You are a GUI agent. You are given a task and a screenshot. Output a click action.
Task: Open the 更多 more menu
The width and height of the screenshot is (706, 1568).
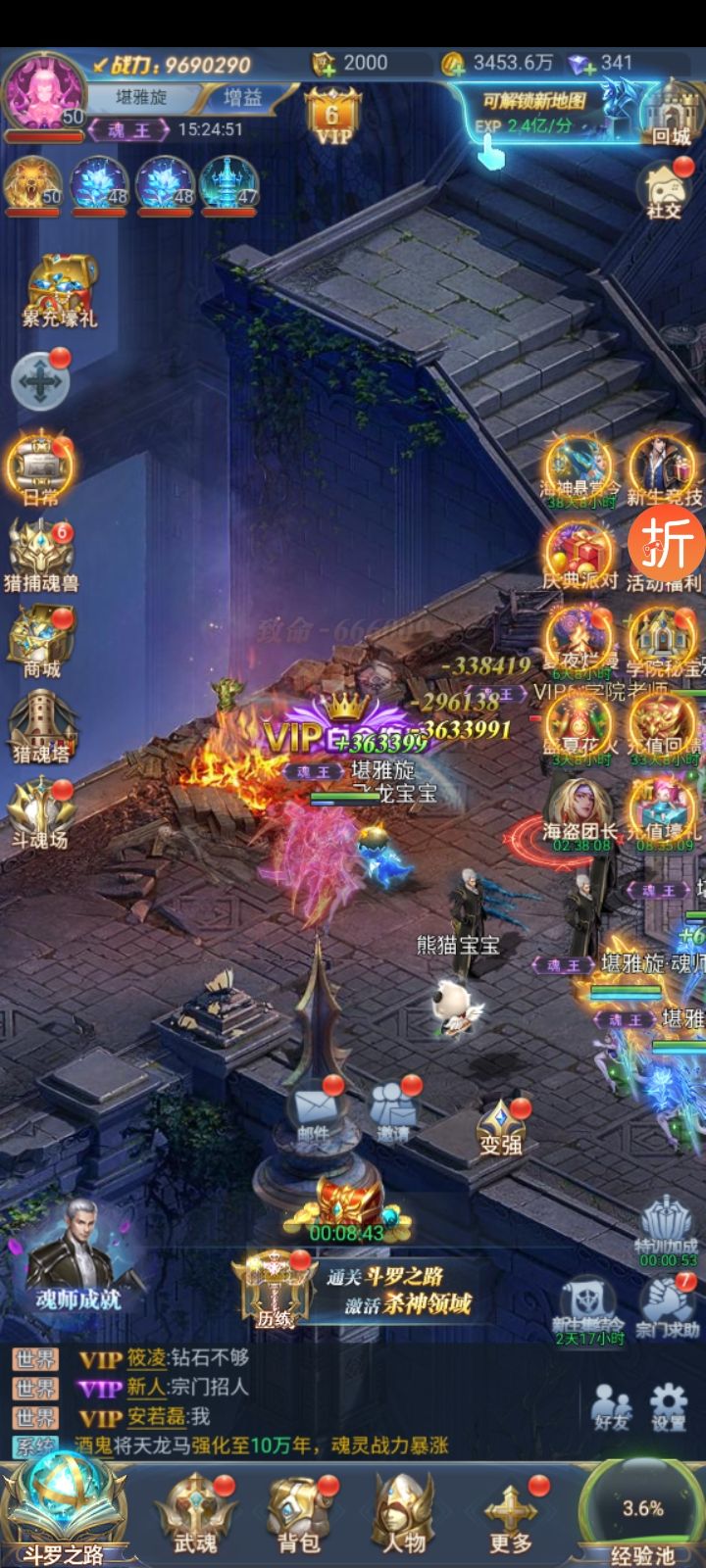pyautogui.click(x=510, y=1514)
